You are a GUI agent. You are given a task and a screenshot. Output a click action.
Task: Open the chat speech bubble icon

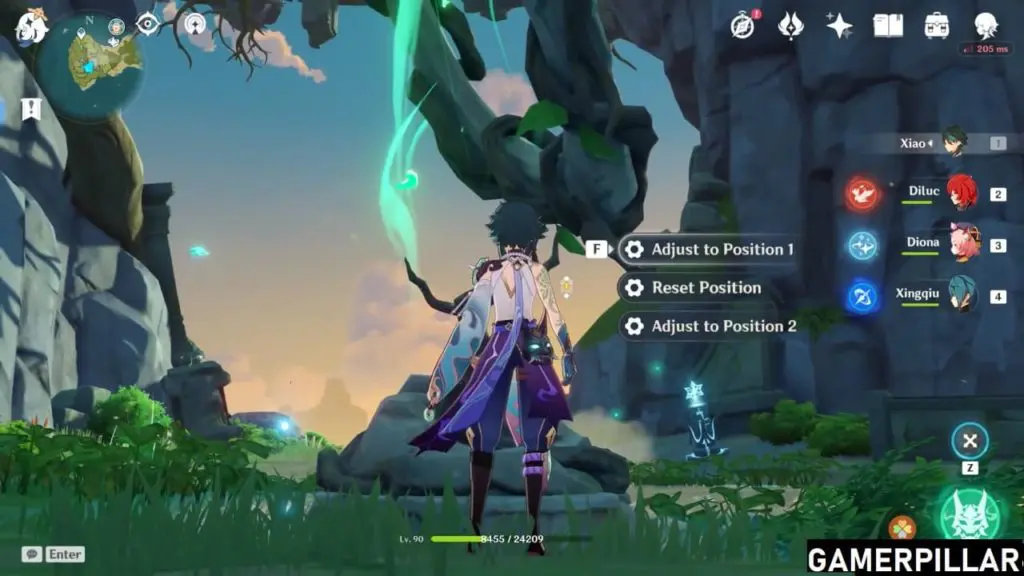coord(32,554)
